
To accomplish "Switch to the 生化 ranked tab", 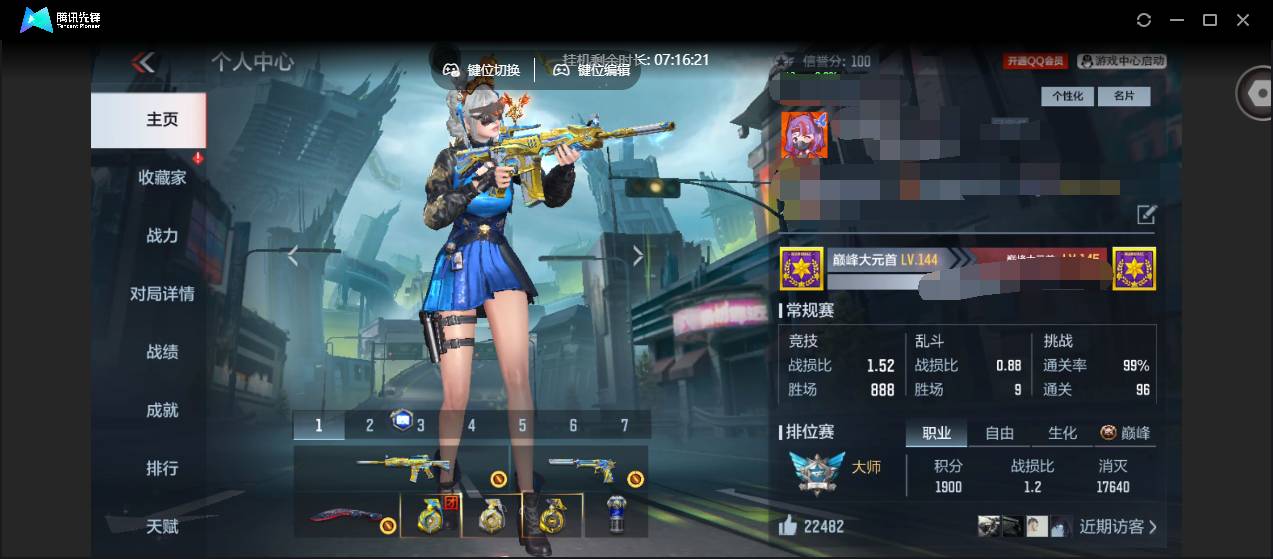I will 1062,433.
